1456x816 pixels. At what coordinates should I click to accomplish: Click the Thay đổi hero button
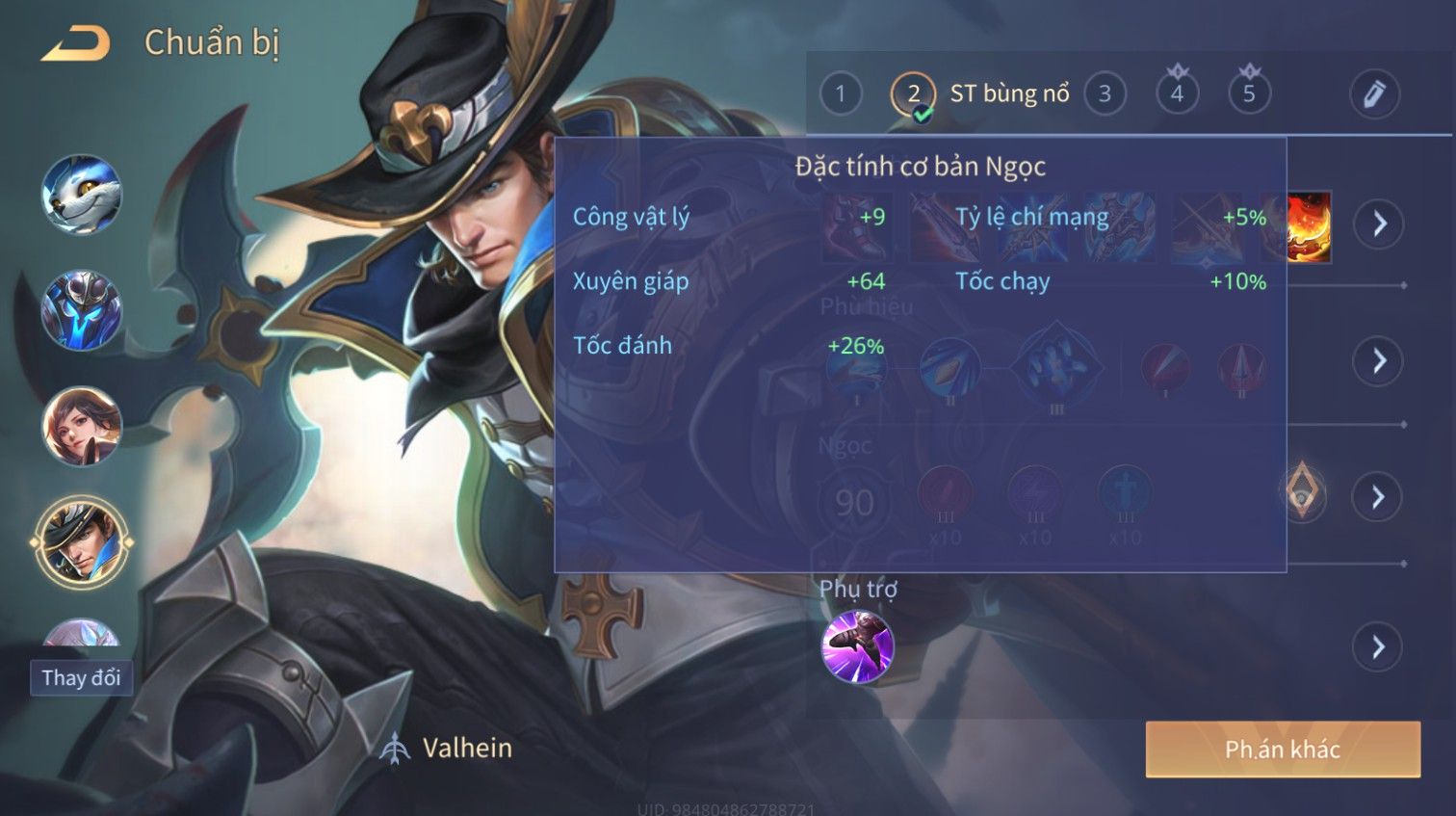pyautogui.click(x=81, y=677)
